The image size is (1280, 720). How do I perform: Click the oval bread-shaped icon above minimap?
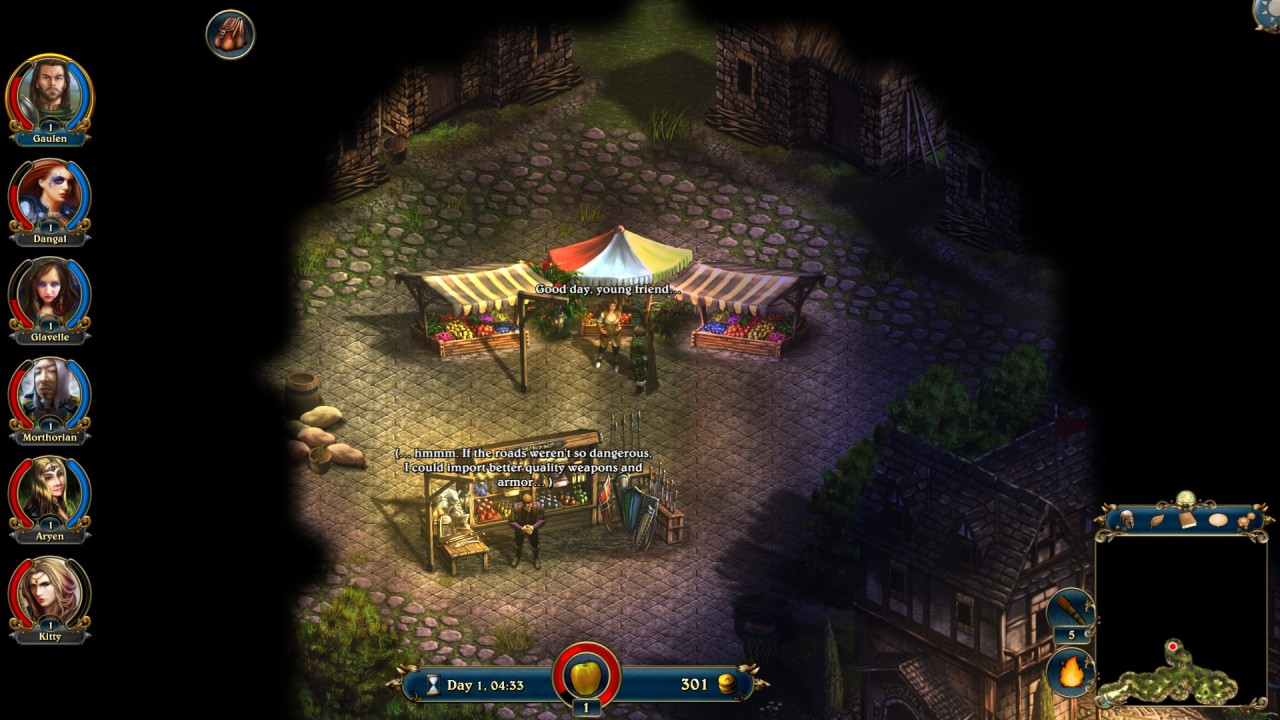click(x=1217, y=520)
